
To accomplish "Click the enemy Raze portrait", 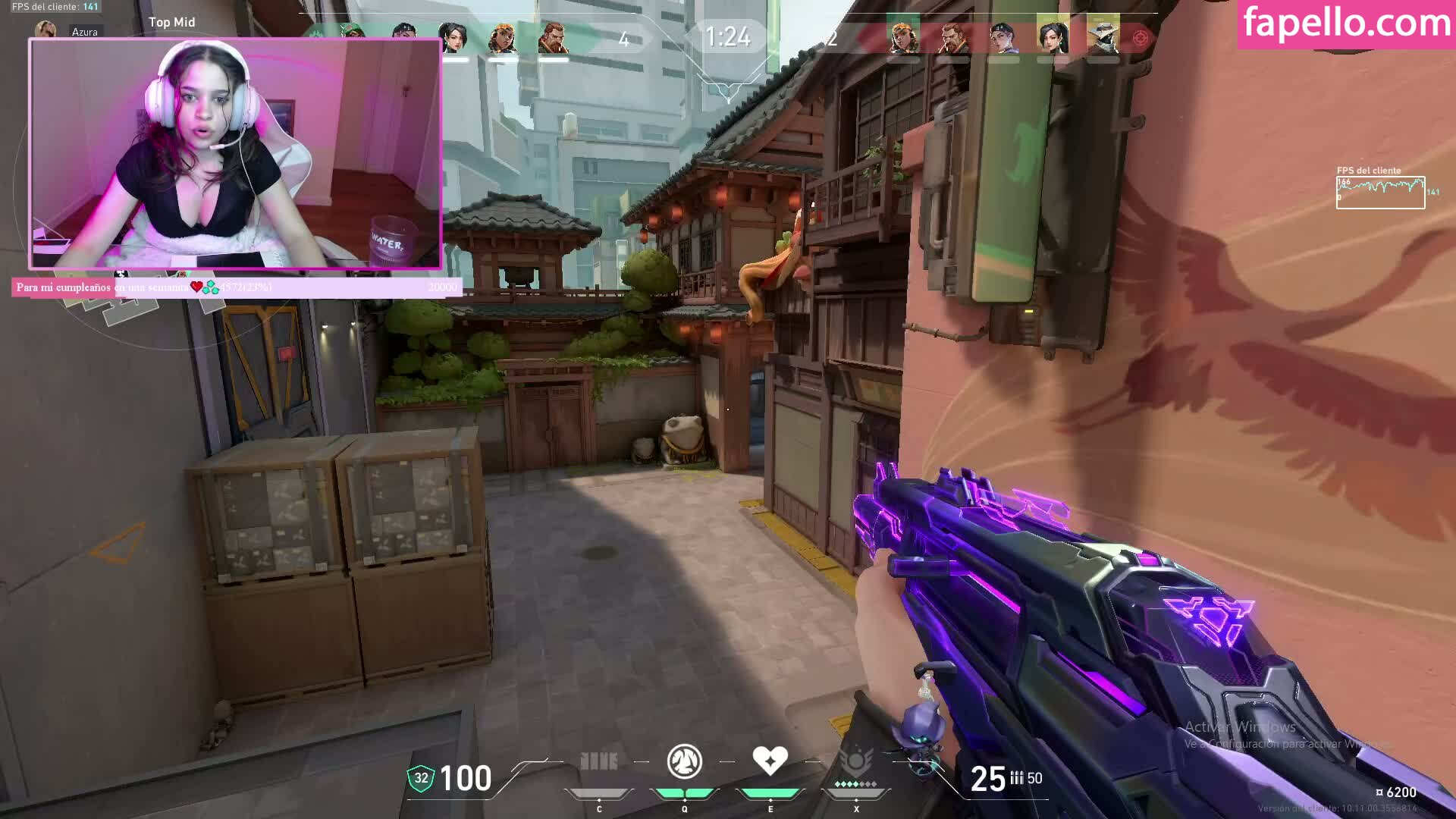I will point(902,38).
